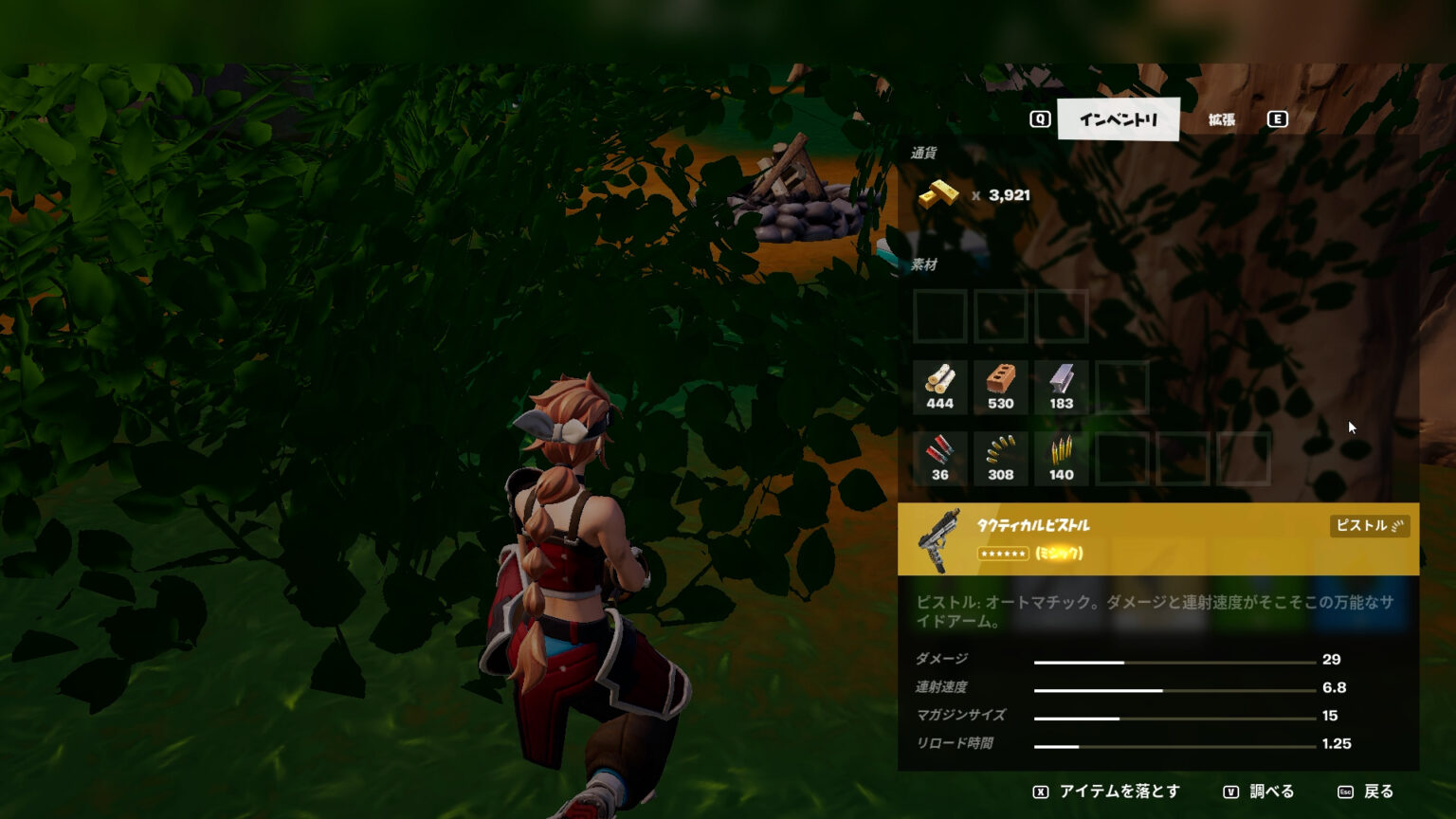Select the wood material slot with 444
The height and width of the screenshot is (819, 1456).
click(x=940, y=388)
